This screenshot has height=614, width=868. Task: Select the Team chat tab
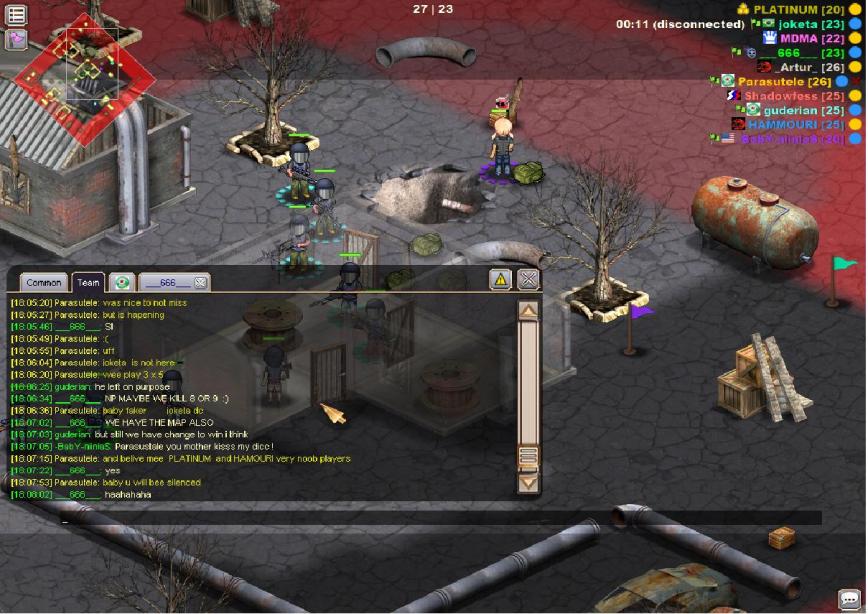(88, 283)
